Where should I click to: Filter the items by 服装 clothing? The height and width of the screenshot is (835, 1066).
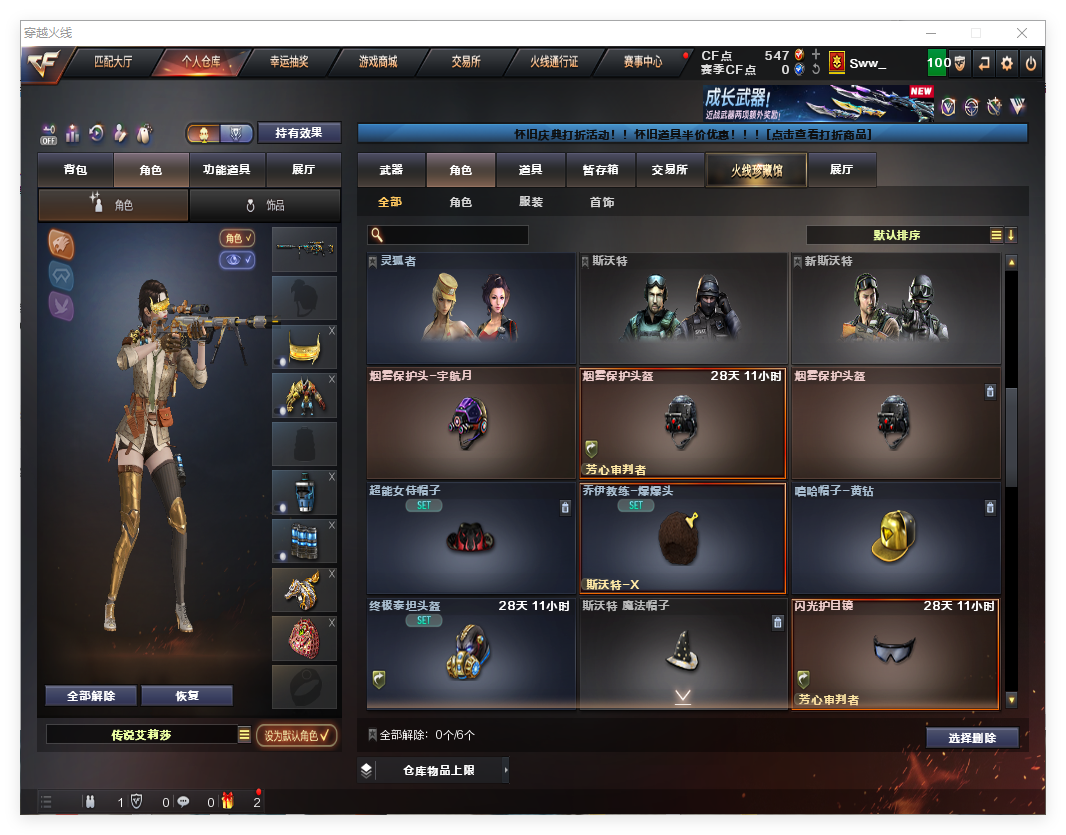tap(531, 202)
